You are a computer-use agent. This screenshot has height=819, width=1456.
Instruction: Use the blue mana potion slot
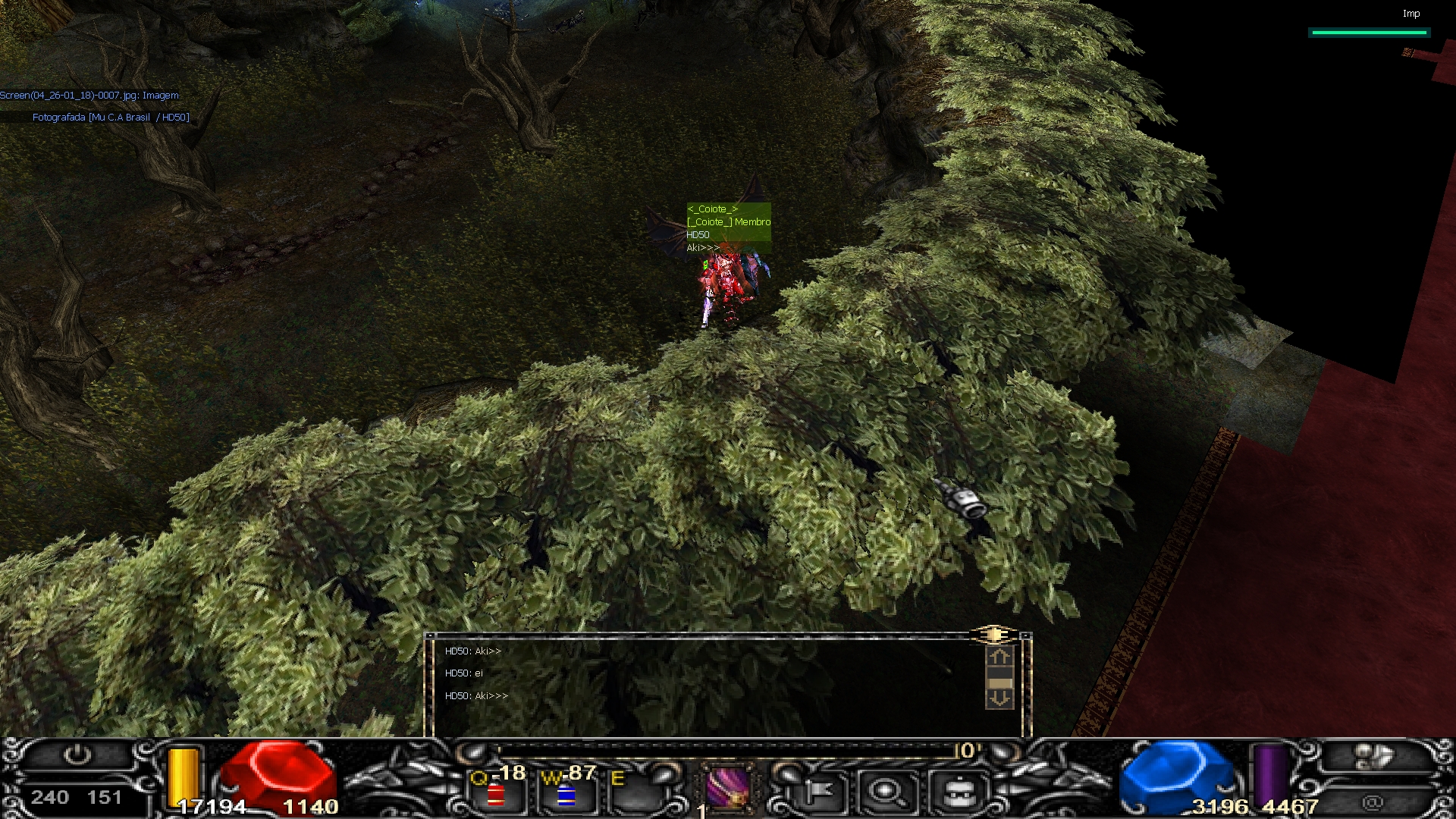click(566, 794)
